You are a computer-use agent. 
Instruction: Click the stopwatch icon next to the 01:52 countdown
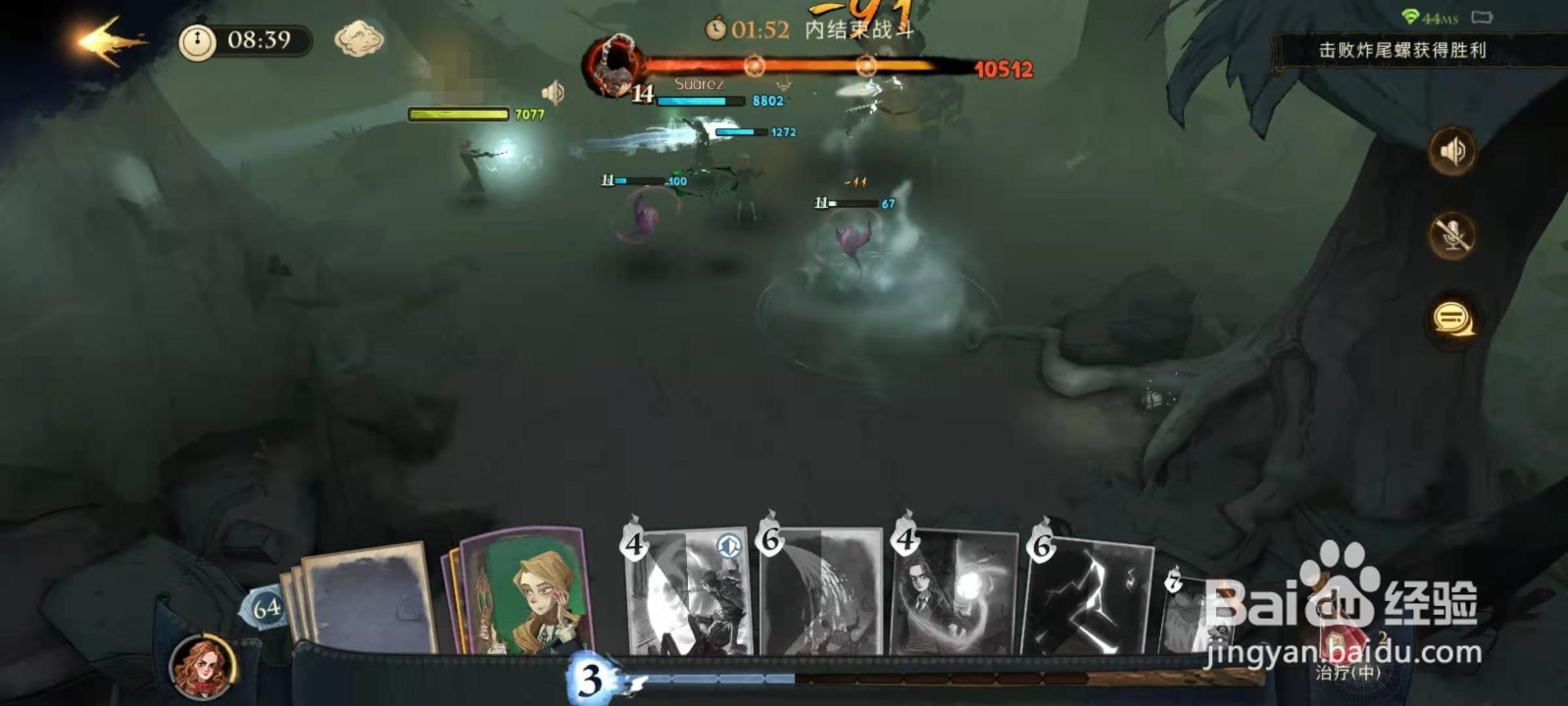(x=716, y=30)
